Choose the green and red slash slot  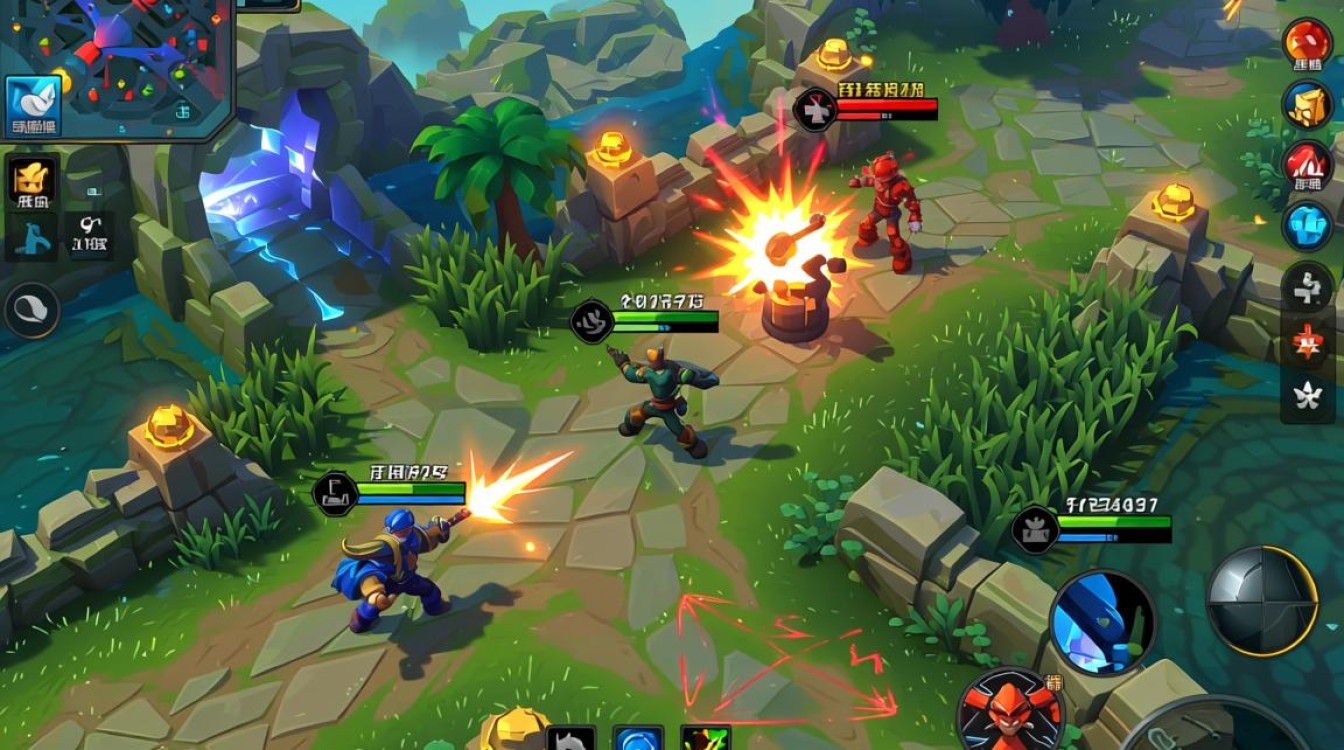(x=705, y=740)
